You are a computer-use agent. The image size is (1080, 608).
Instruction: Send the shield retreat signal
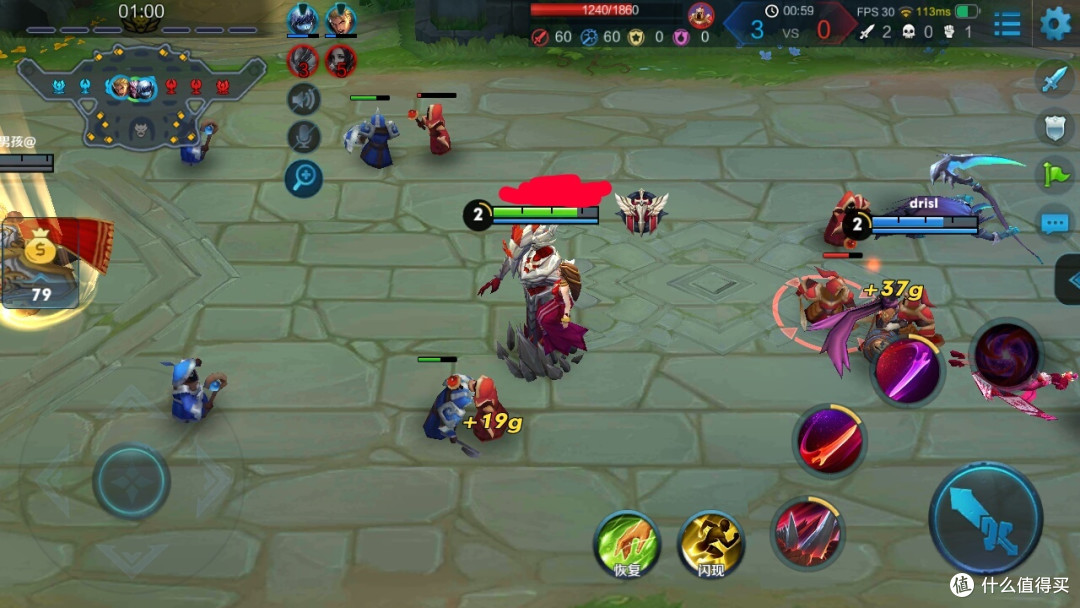pos(1055,125)
